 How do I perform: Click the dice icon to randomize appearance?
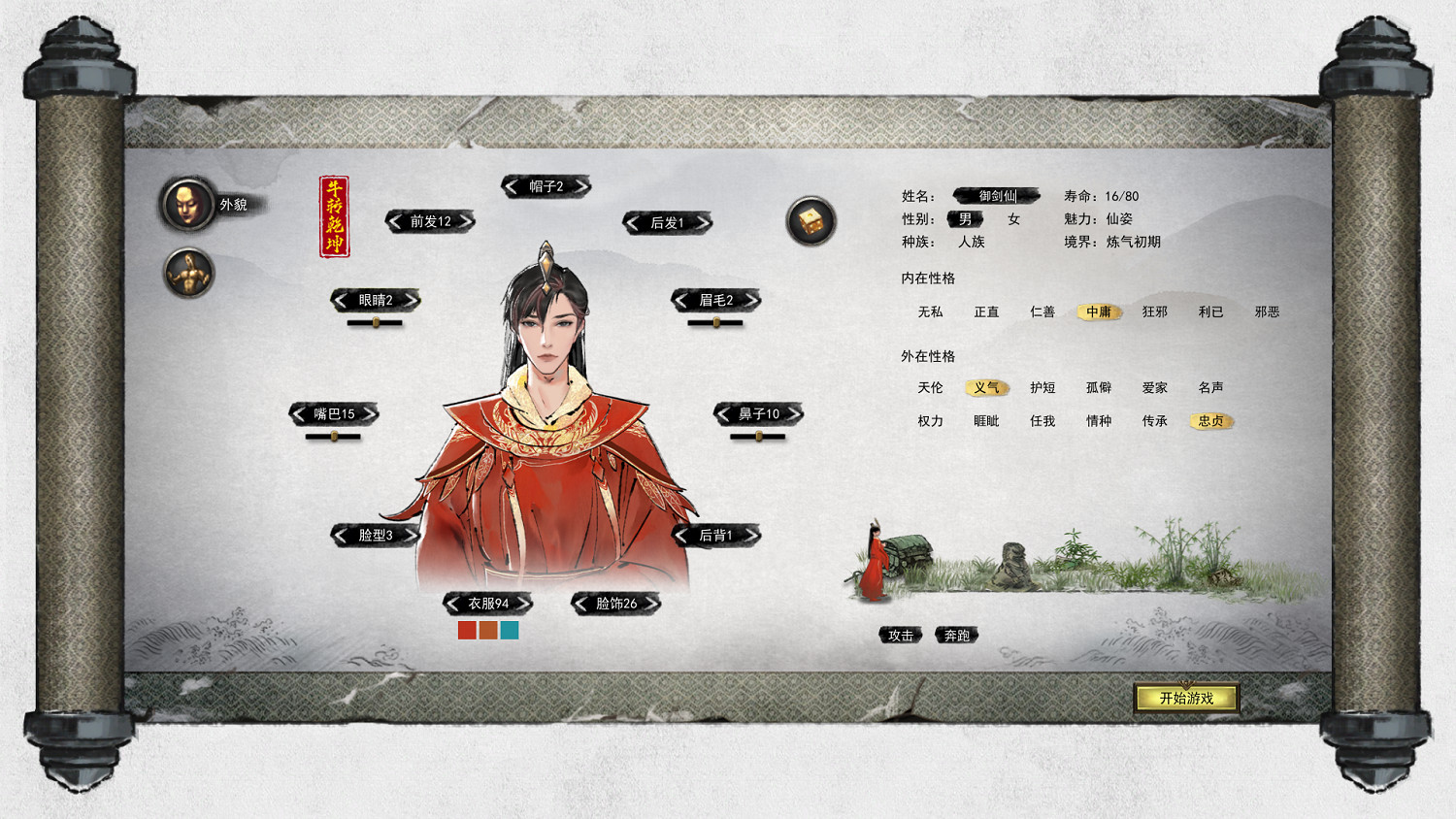pos(811,221)
